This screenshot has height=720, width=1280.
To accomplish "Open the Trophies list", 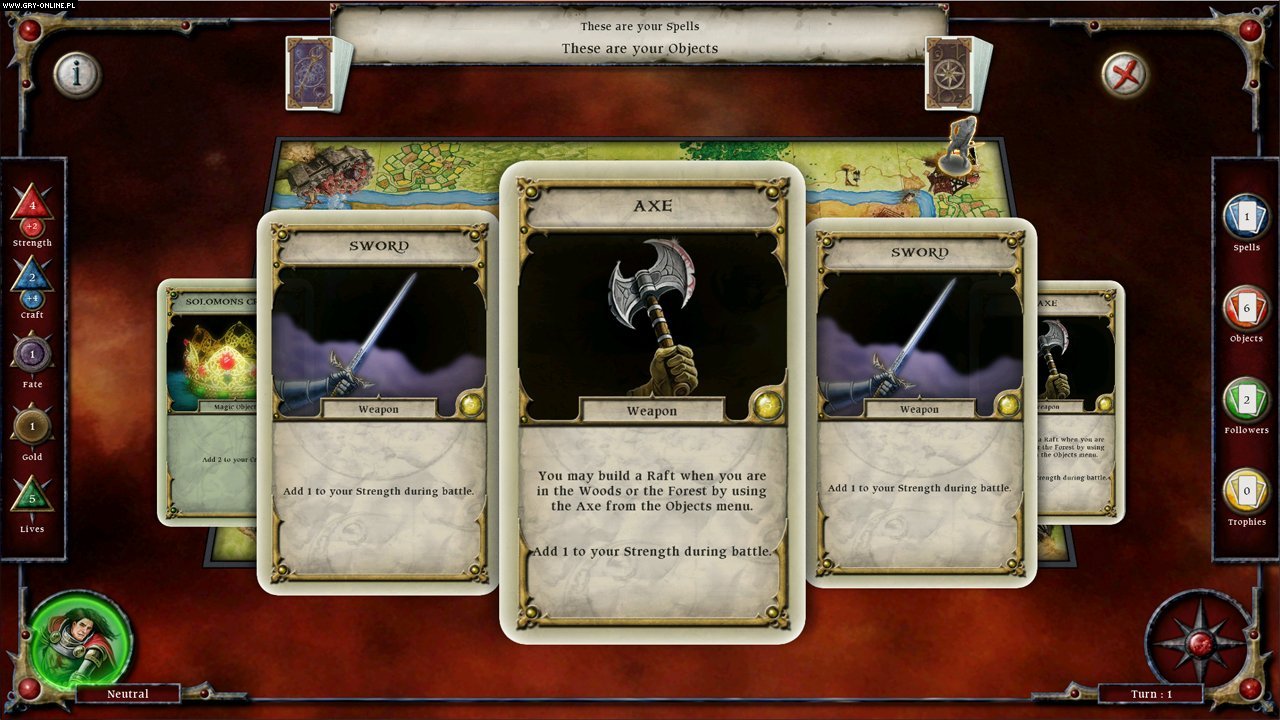I will click(1246, 493).
